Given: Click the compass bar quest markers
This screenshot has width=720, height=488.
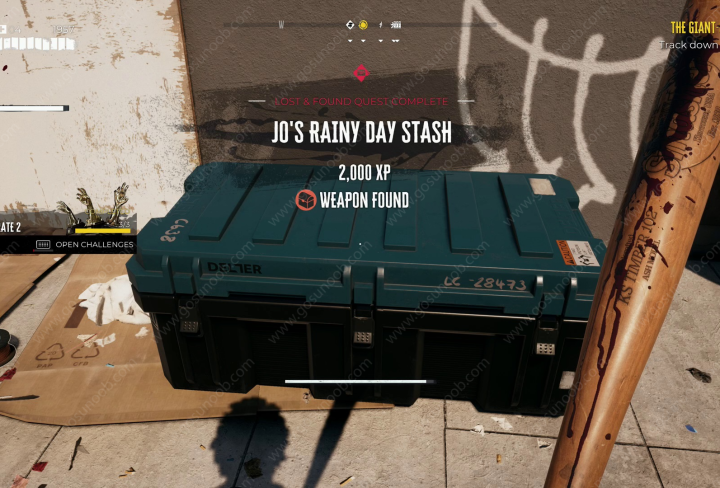Looking at the screenshot, I should click(x=372, y=25).
